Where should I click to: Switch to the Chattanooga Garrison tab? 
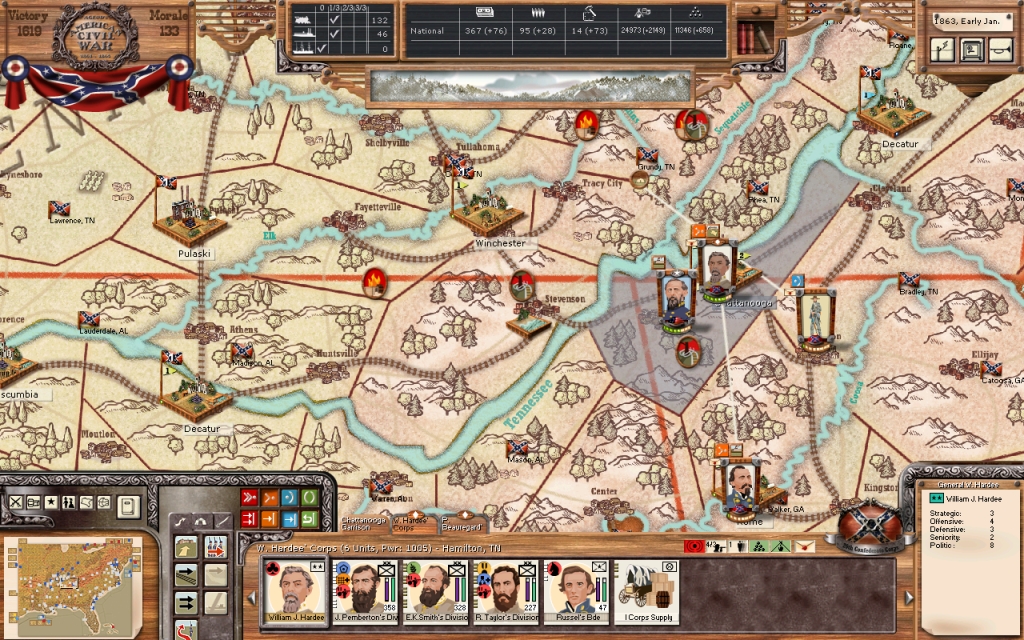pyautogui.click(x=362, y=523)
